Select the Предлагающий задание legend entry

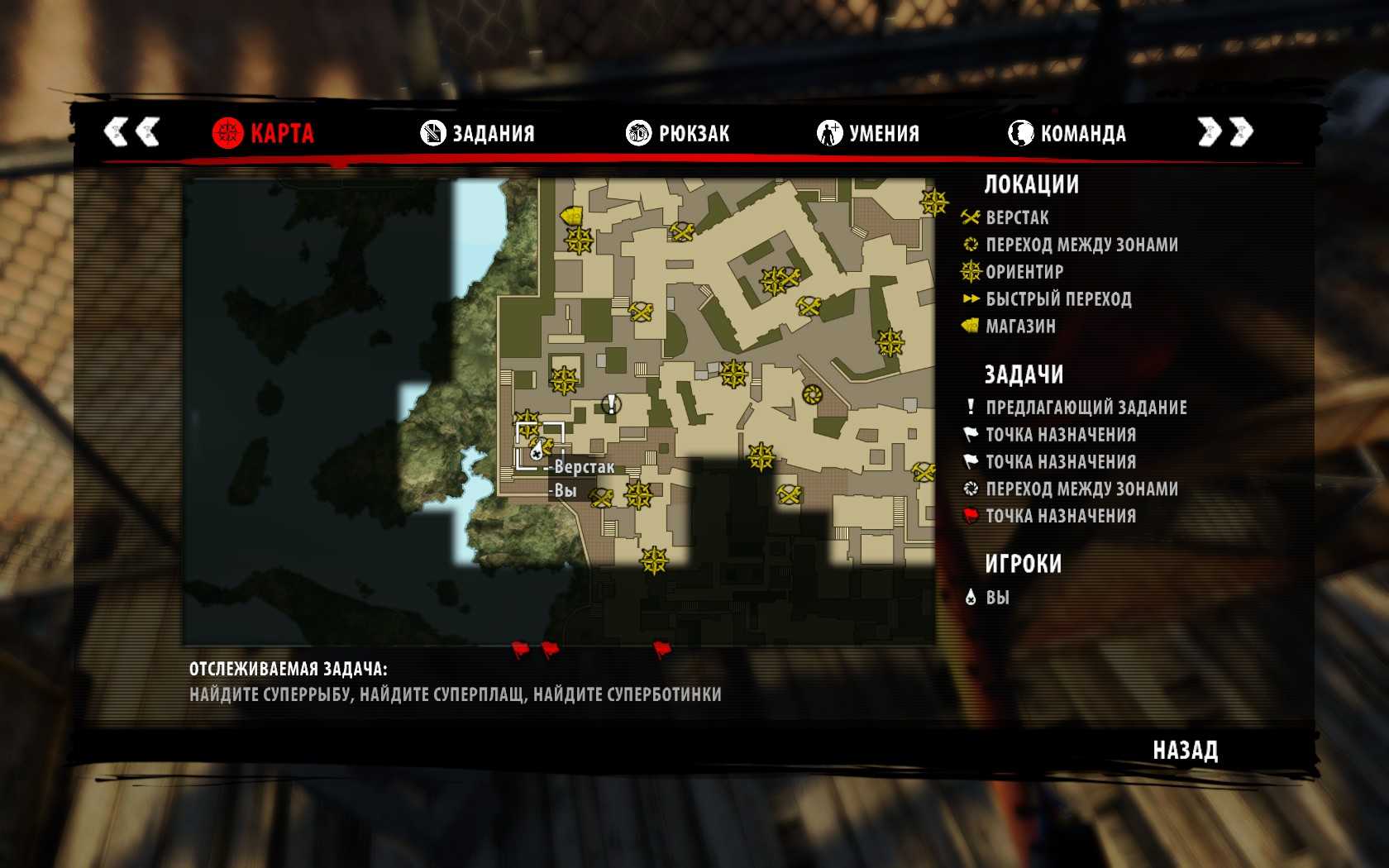pos(1086,408)
